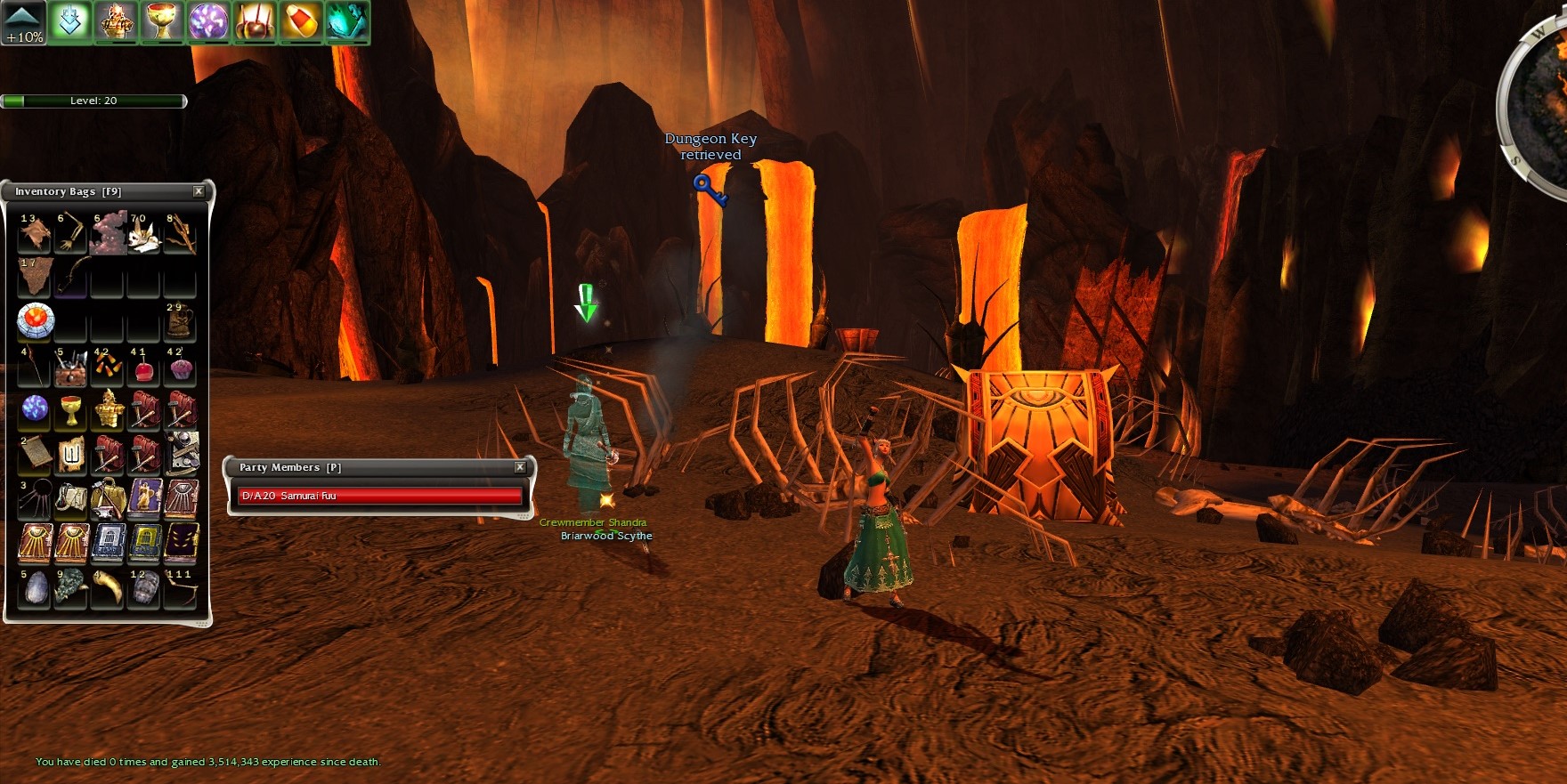Image resolution: width=1567 pixels, height=784 pixels.
Task: Click the candy corn effect icon
Action: (x=301, y=22)
